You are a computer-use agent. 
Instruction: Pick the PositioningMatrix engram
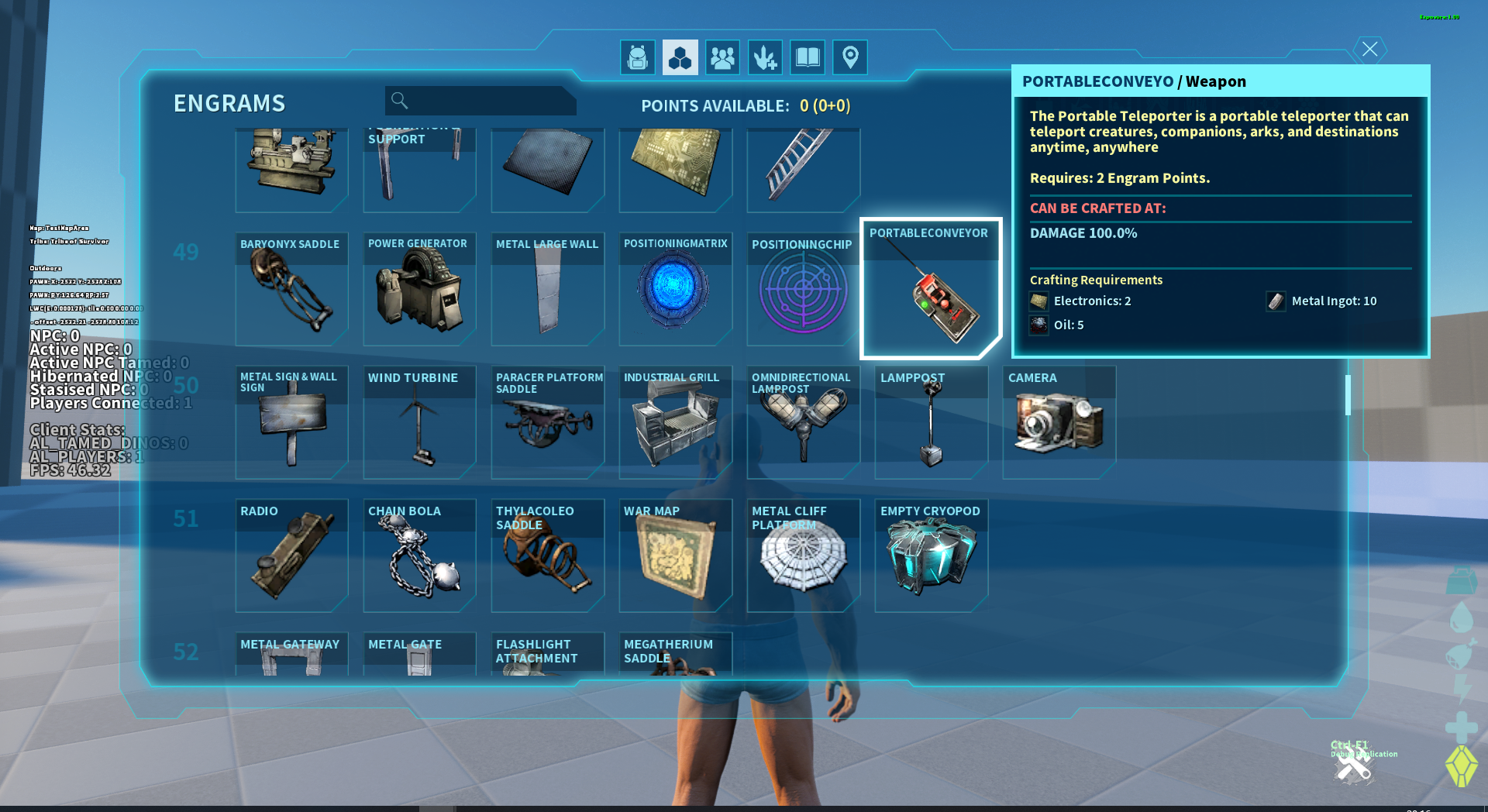[675, 290]
